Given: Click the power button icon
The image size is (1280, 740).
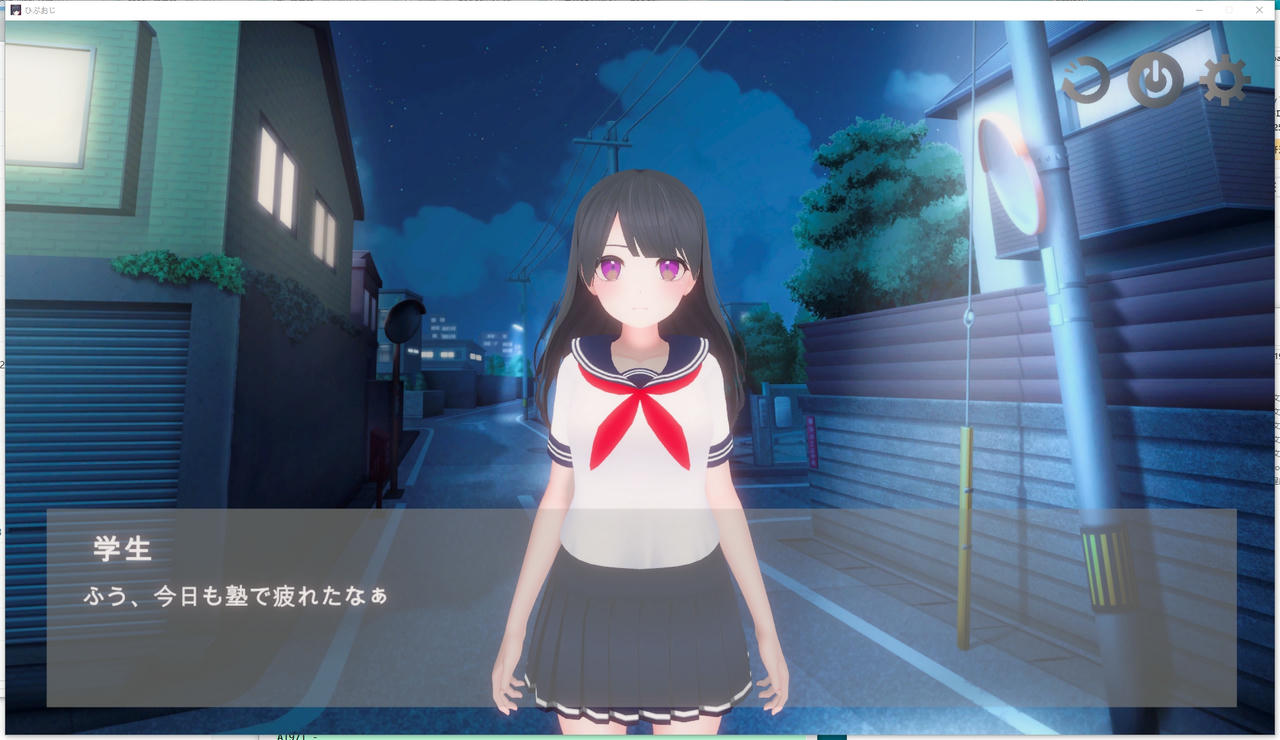Looking at the screenshot, I should tap(1155, 80).
